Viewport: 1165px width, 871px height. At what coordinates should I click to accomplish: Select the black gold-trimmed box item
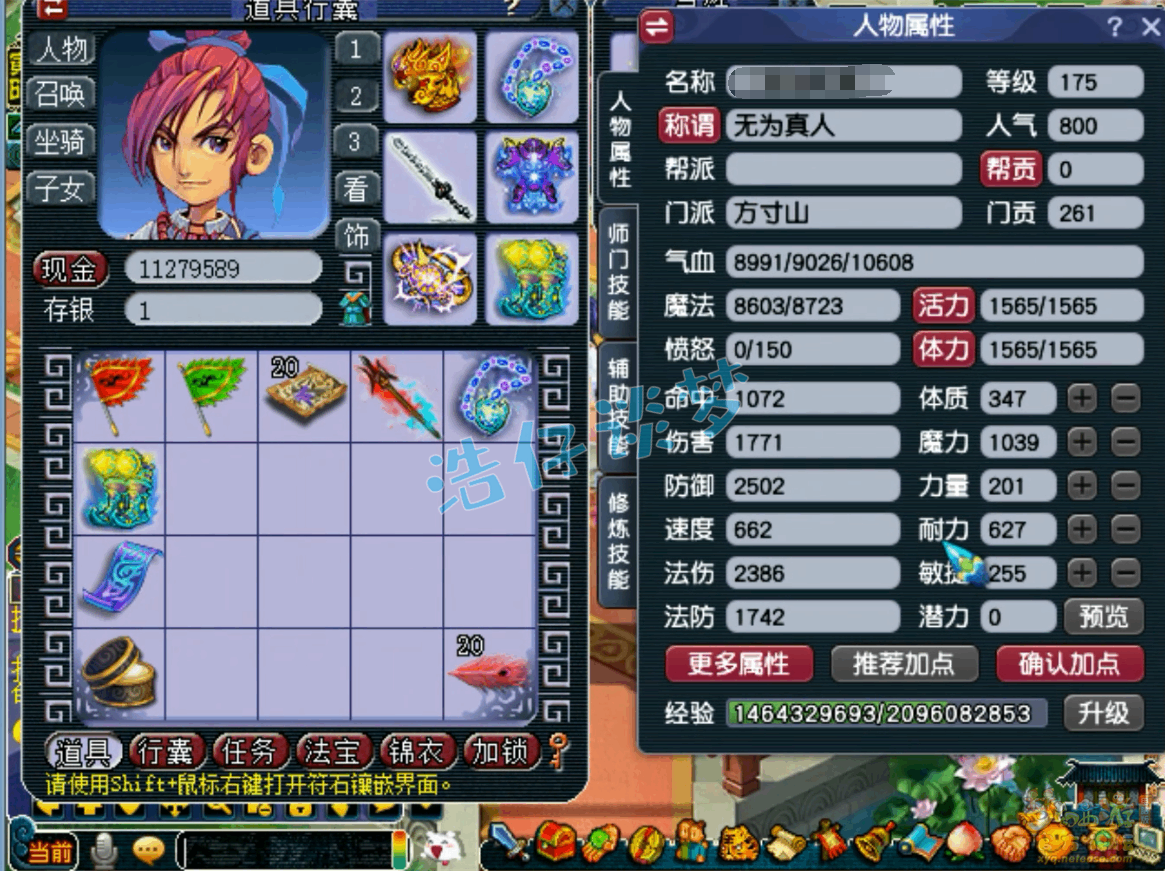[118, 672]
